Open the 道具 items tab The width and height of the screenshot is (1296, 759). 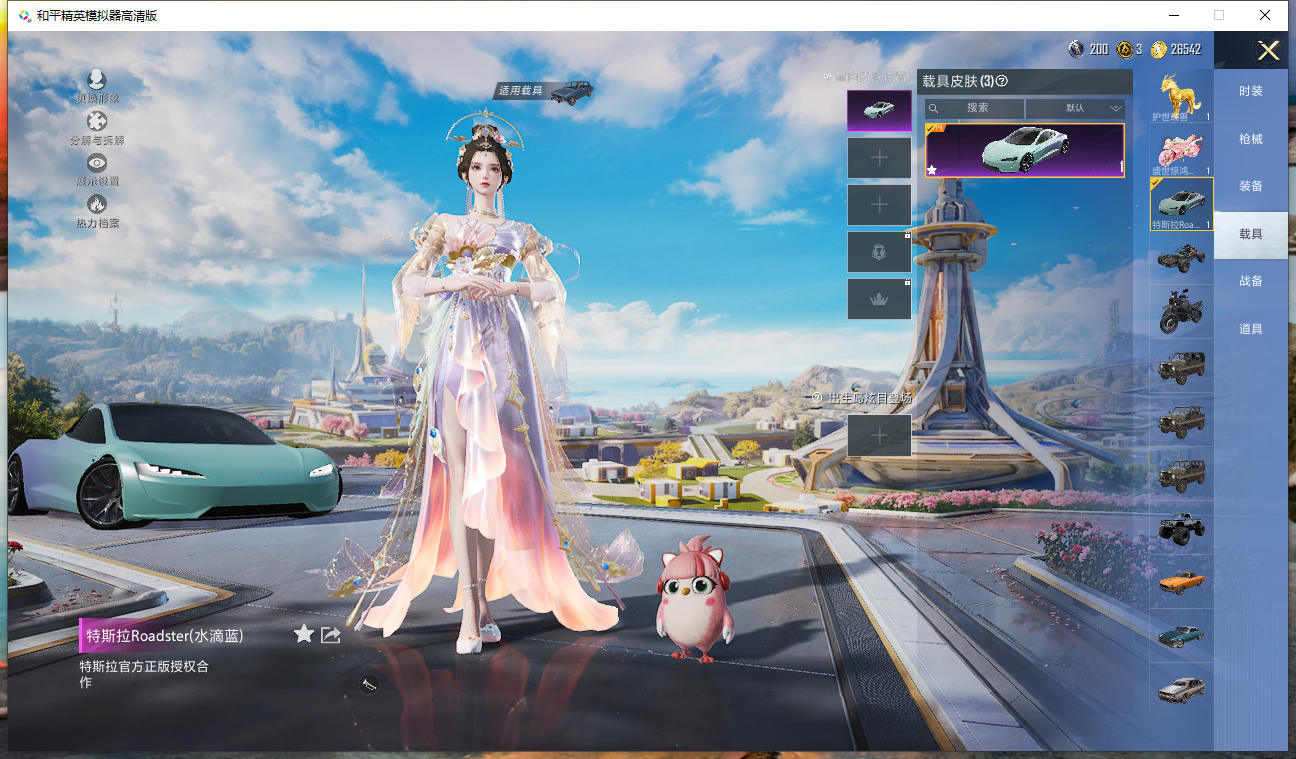click(x=1250, y=329)
